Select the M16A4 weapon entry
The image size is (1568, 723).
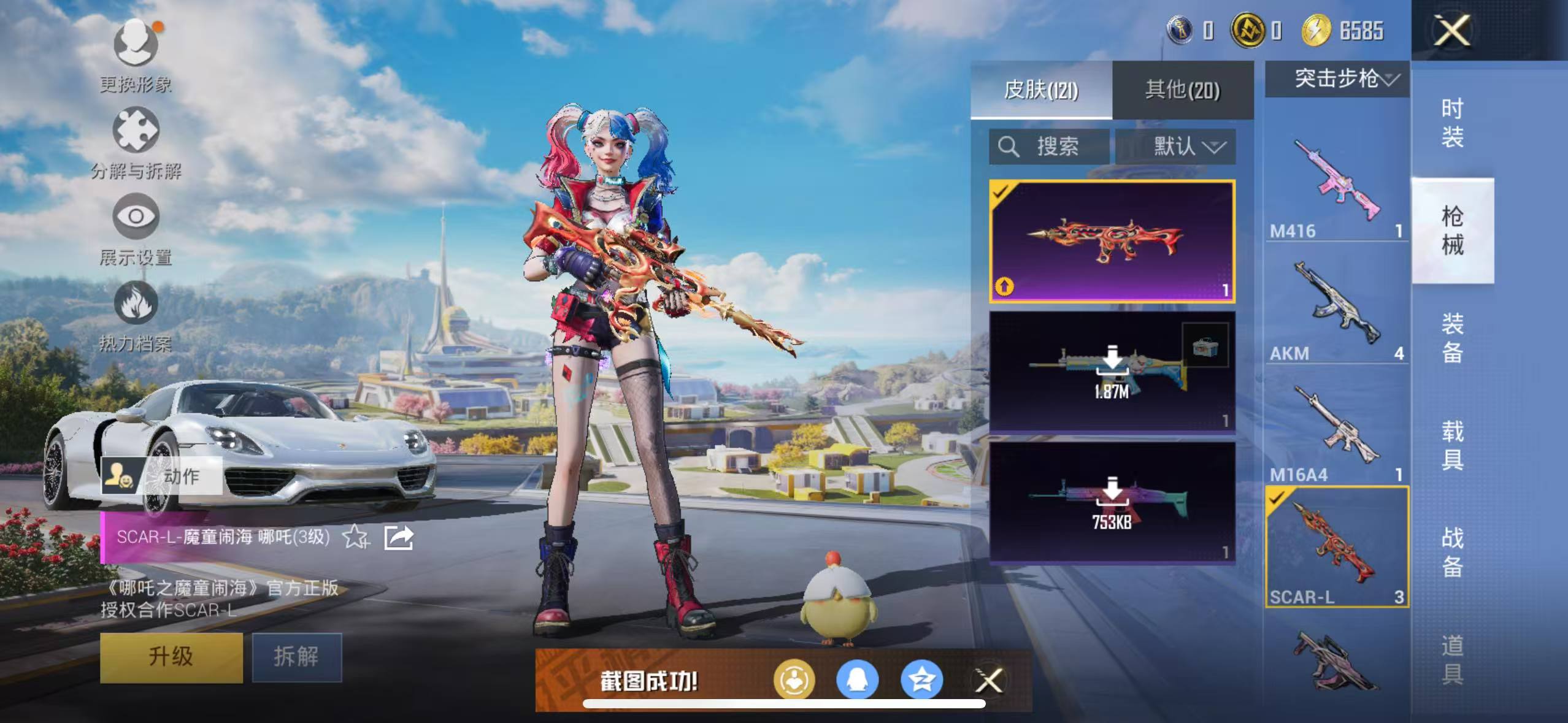tap(1337, 429)
